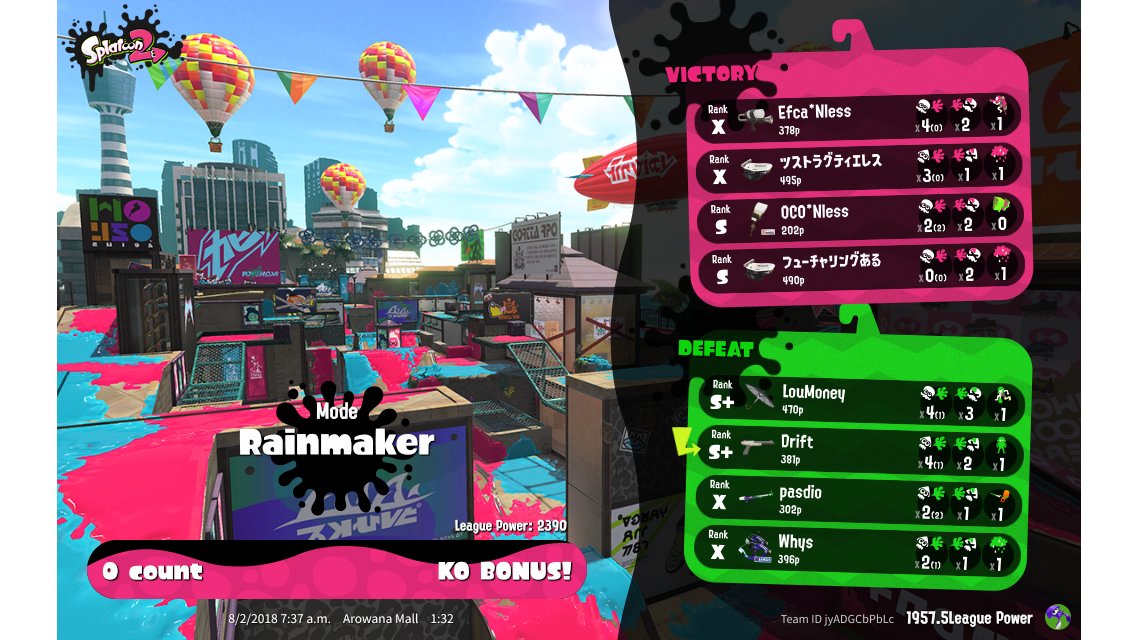Choose Whys in the defeat list

click(x=860, y=549)
